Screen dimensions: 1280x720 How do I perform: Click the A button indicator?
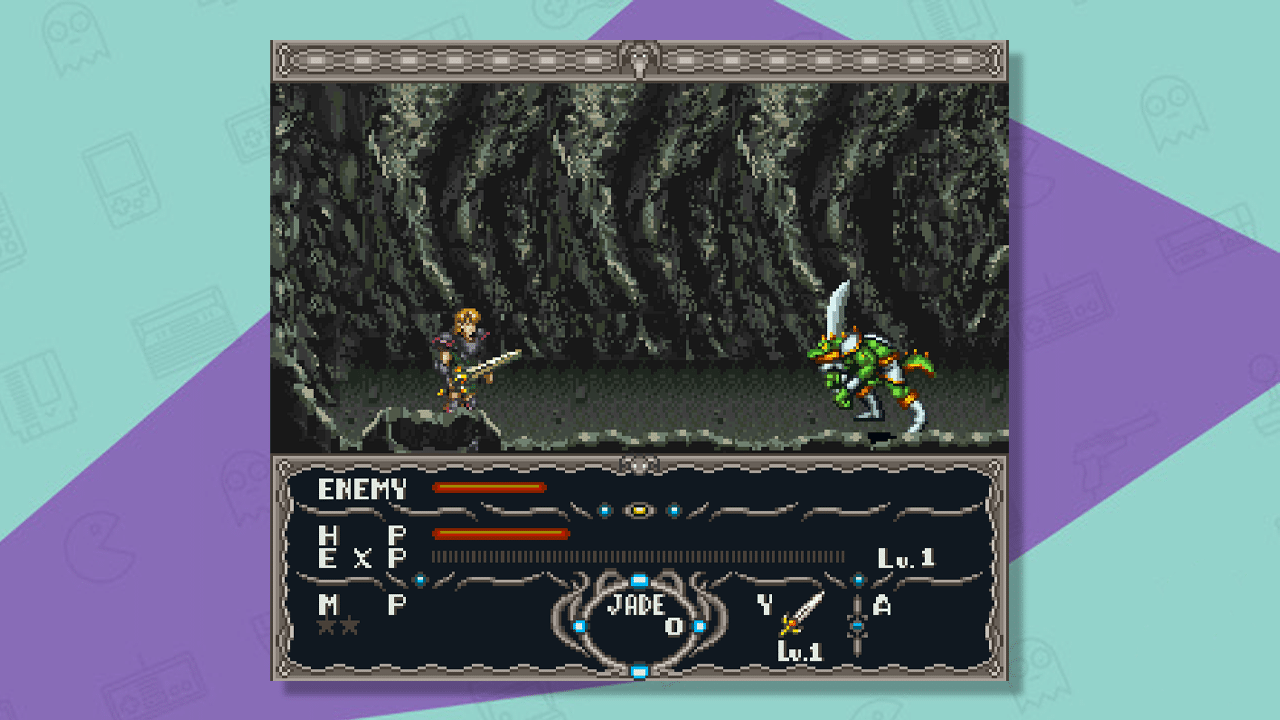pyautogui.click(x=884, y=606)
